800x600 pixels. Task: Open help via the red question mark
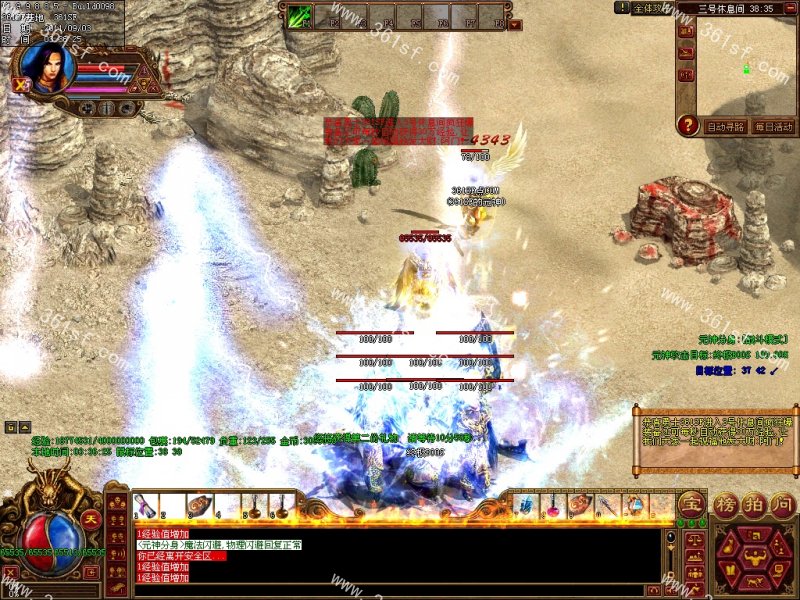[x=687, y=125]
